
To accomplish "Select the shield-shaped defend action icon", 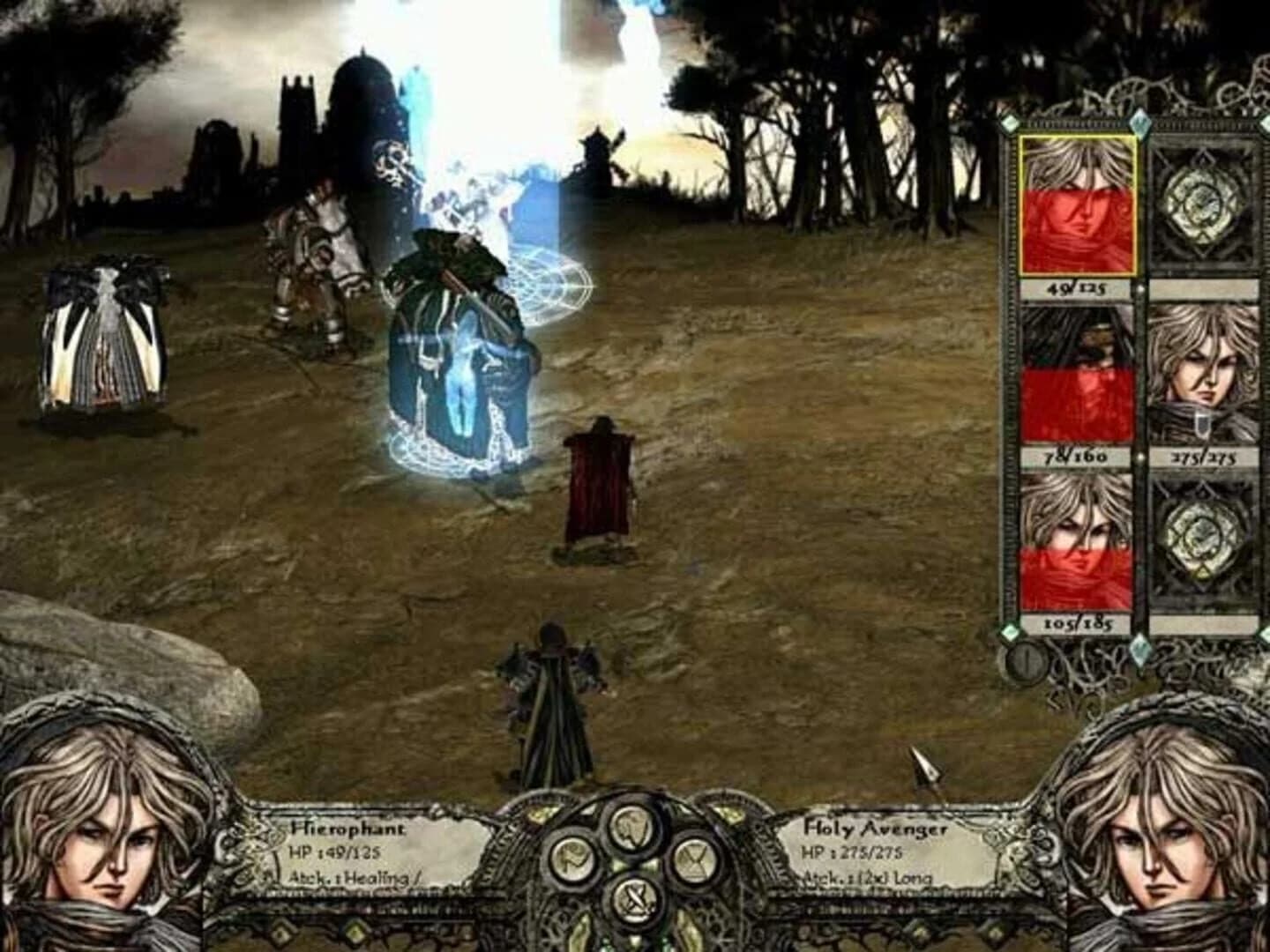I will point(631,827).
